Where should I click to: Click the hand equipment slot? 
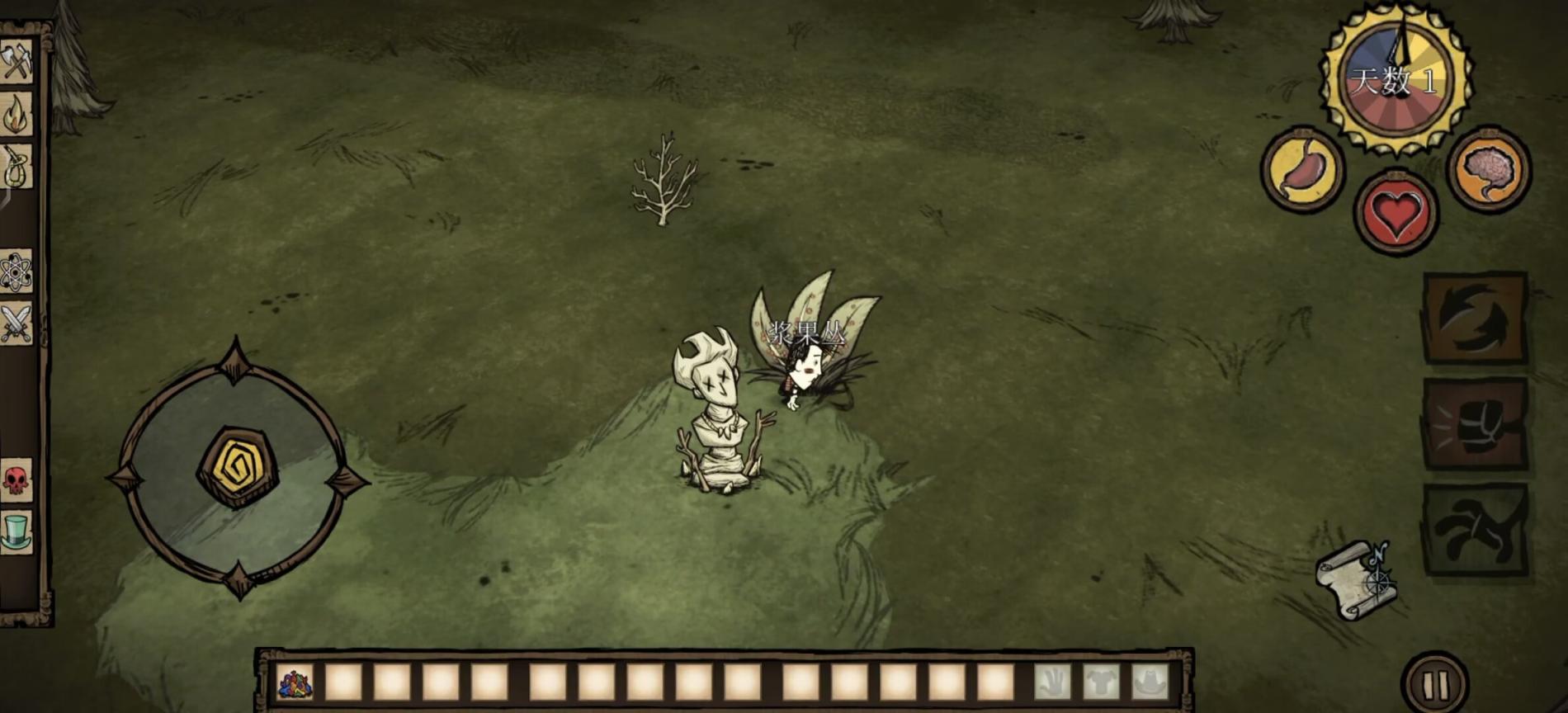pos(1053,683)
